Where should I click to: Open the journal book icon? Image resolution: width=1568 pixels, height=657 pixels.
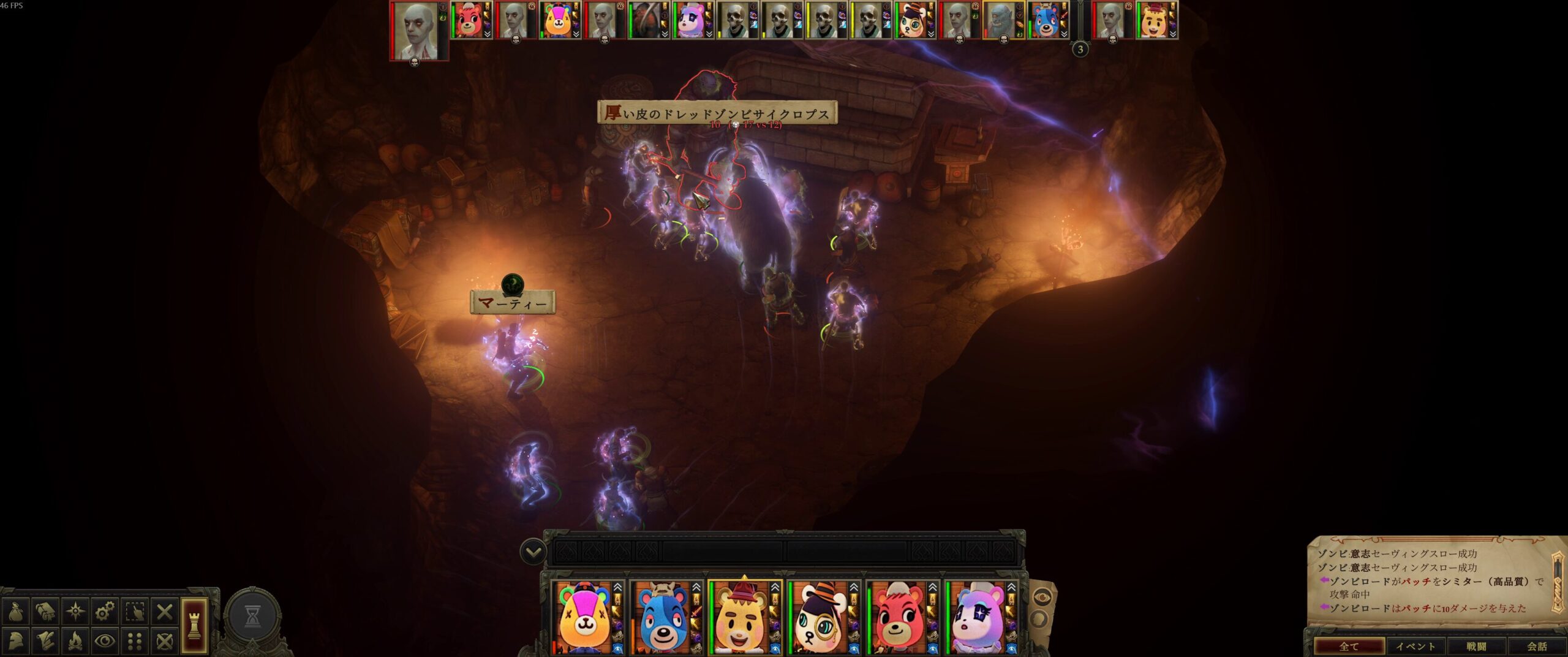[45, 612]
